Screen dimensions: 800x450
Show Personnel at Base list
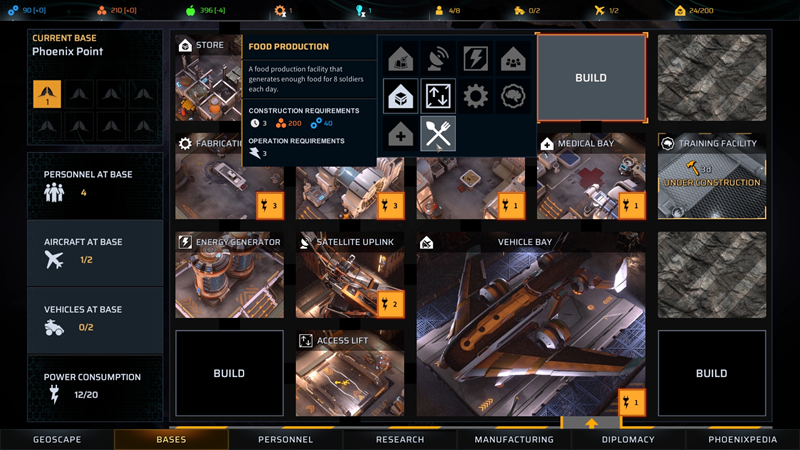click(x=95, y=184)
